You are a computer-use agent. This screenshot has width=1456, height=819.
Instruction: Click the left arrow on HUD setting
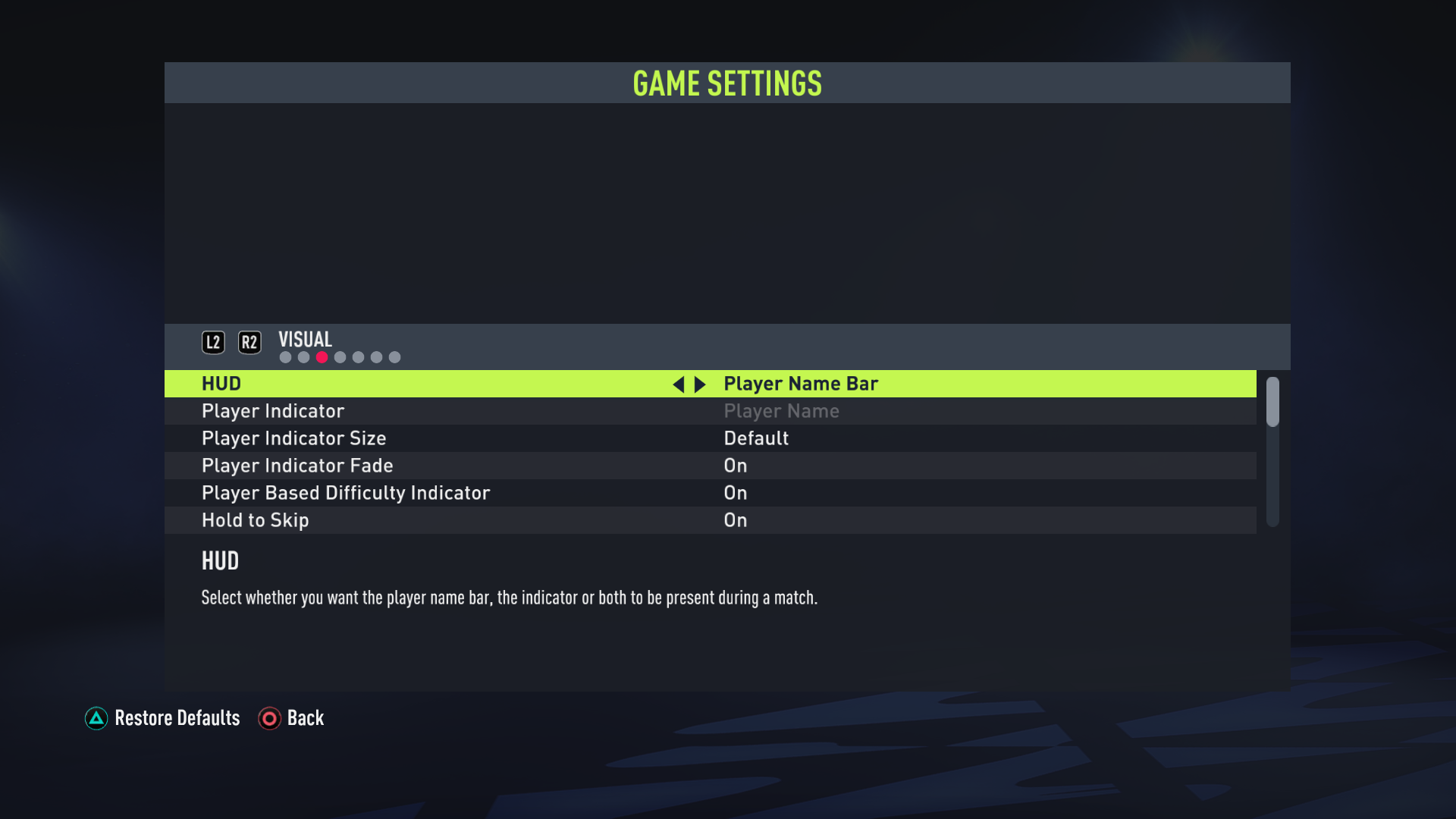click(679, 384)
